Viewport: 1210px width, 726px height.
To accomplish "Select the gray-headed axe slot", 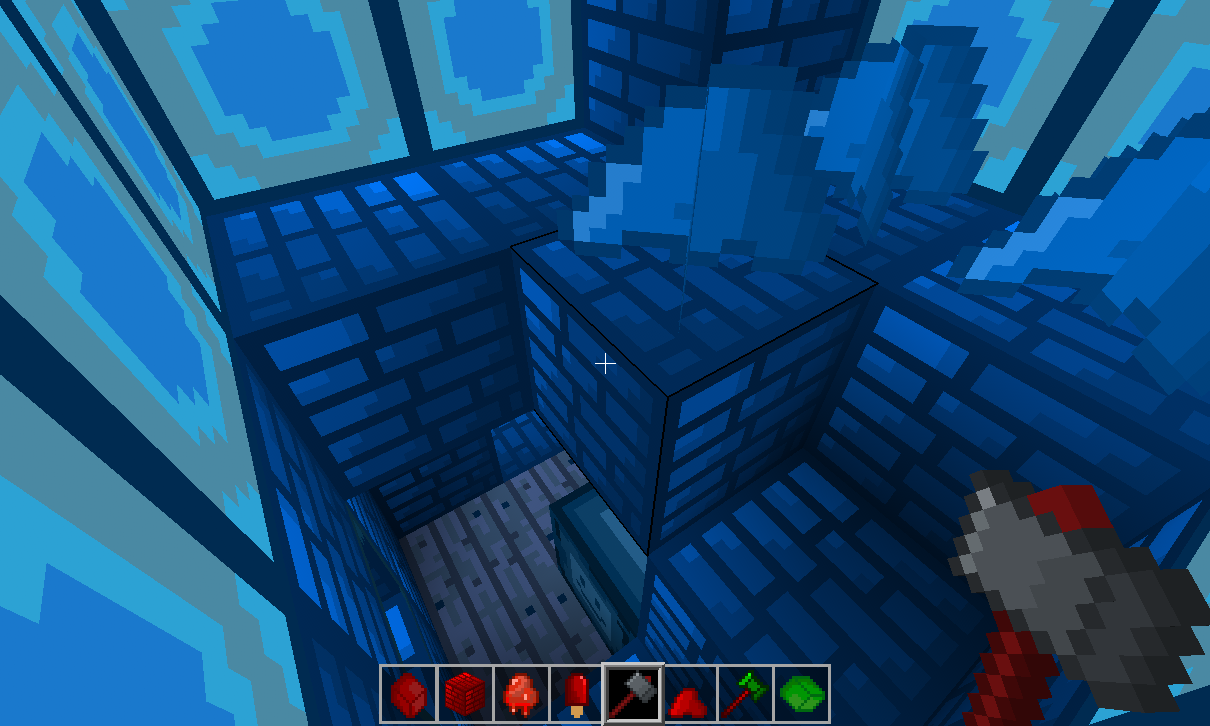I will point(633,692).
